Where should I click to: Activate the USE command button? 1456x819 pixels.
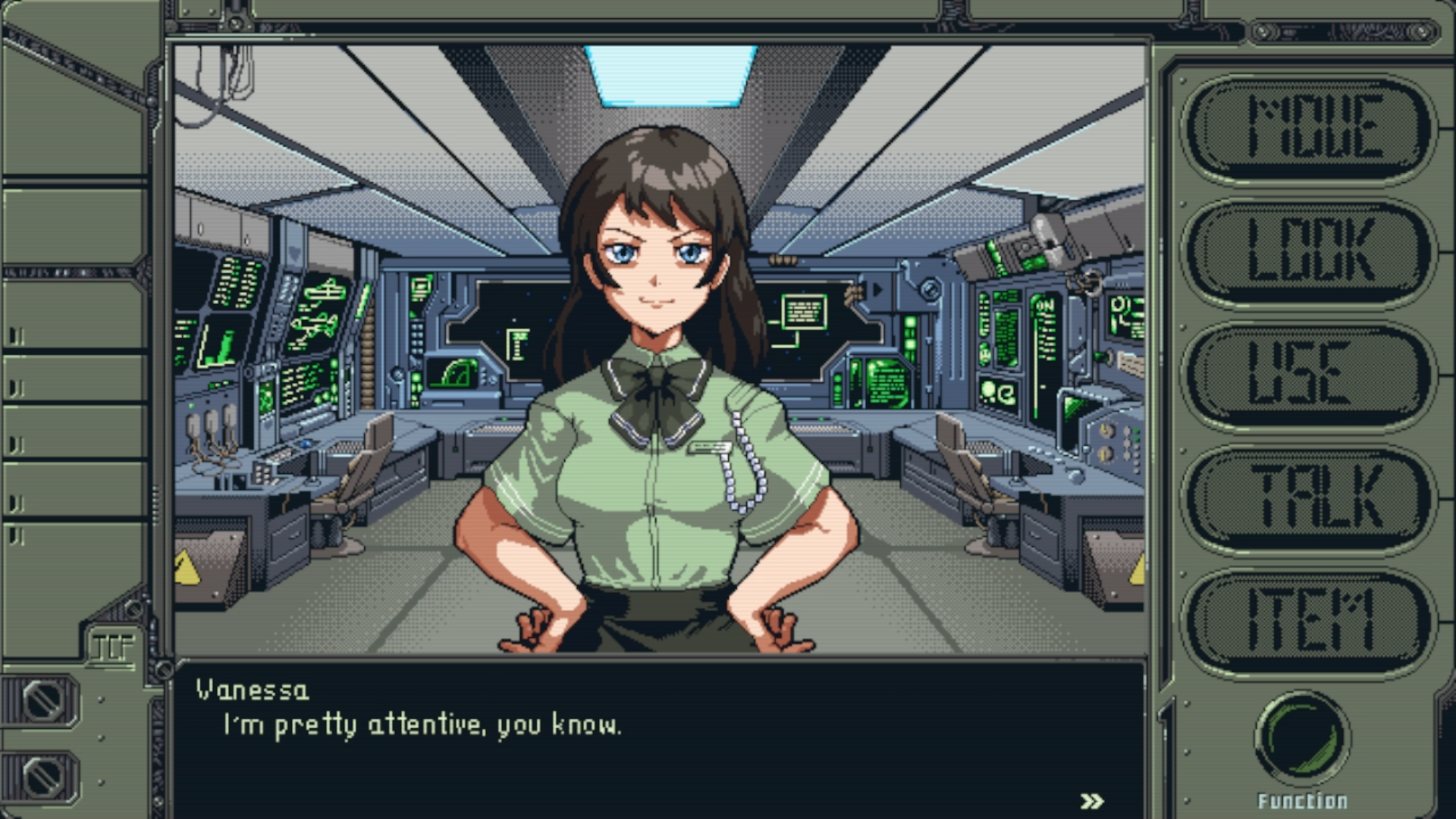[x=1310, y=375]
